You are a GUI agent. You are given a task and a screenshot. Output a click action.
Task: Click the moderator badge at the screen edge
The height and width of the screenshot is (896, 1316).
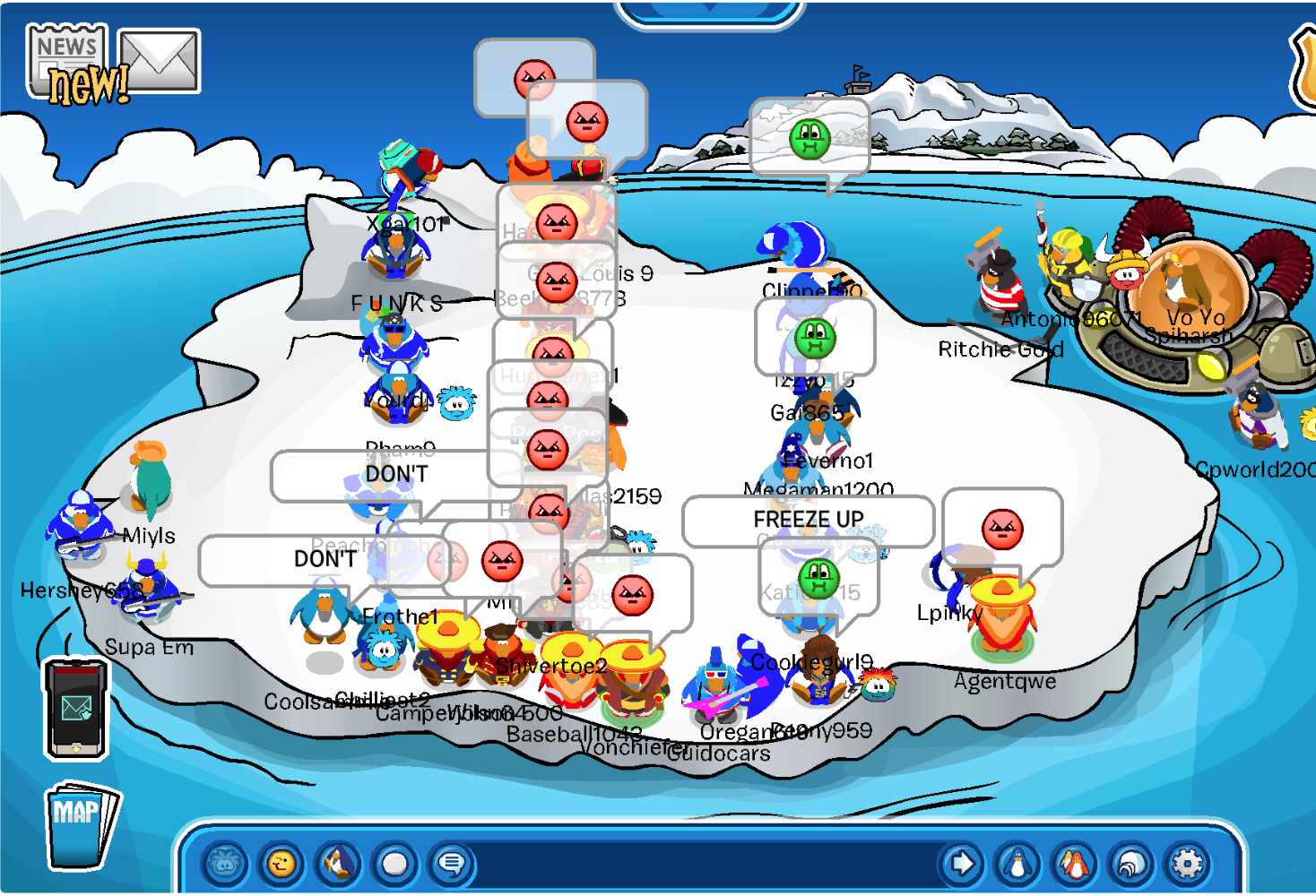point(1304,67)
